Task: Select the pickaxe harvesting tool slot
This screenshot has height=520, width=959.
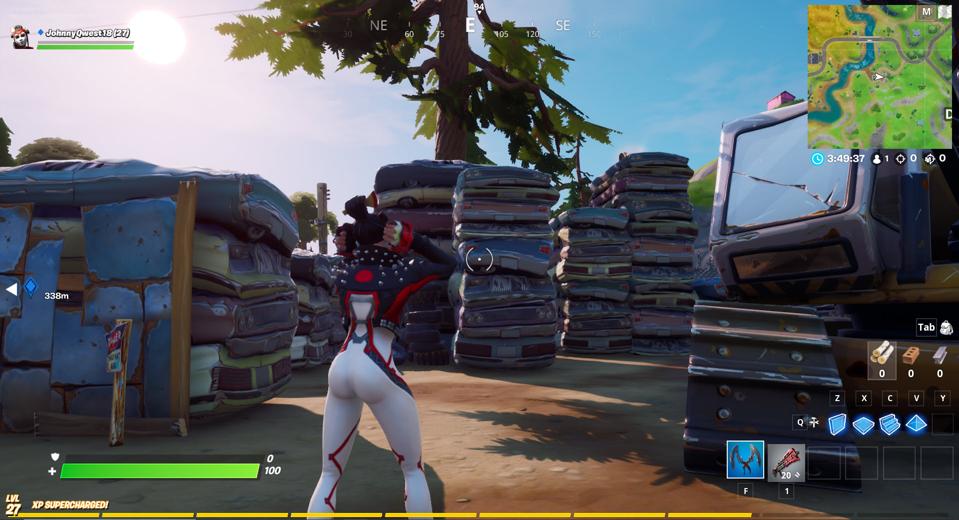Action: 745,460
